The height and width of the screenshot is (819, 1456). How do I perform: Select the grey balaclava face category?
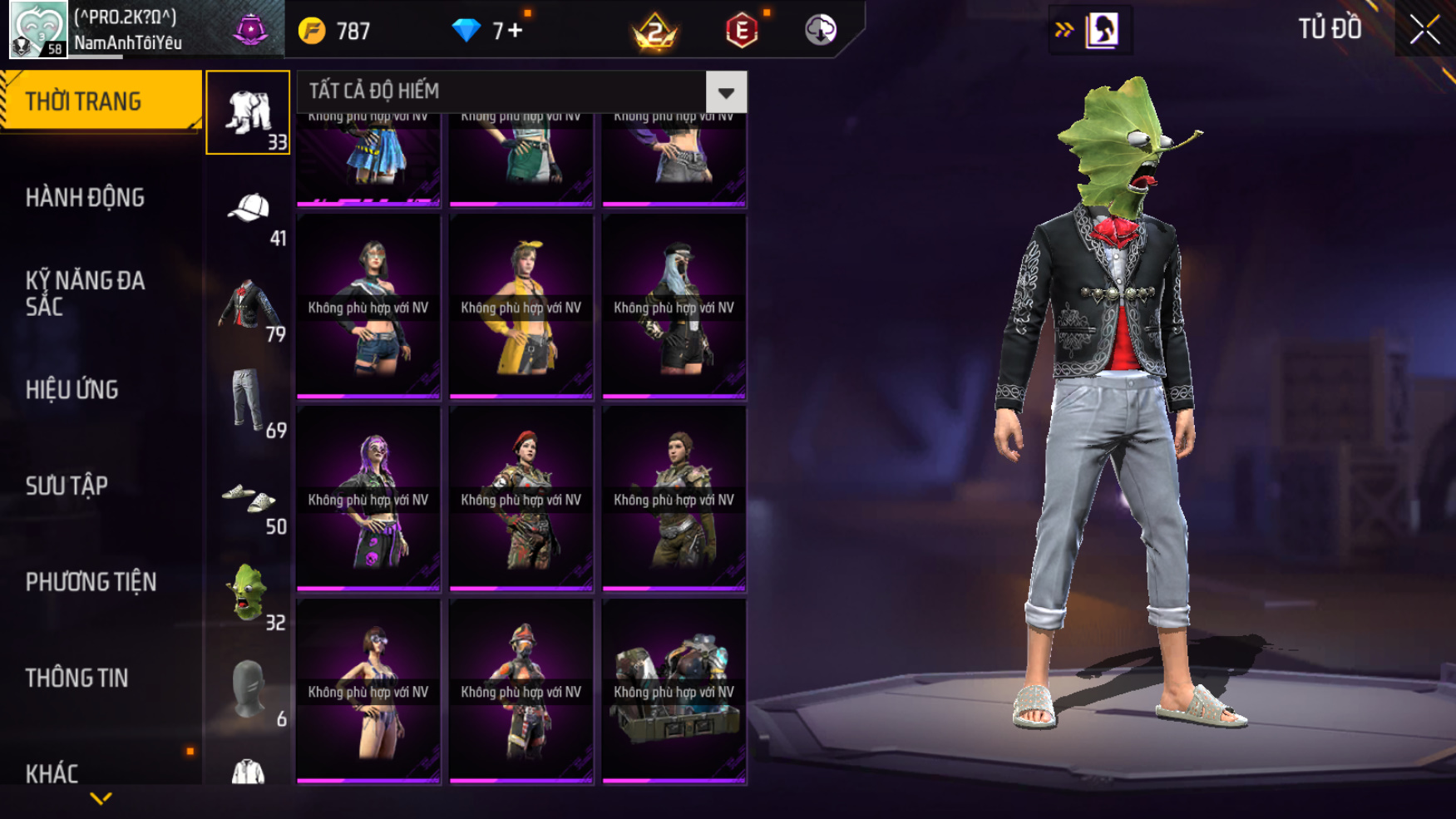248,690
